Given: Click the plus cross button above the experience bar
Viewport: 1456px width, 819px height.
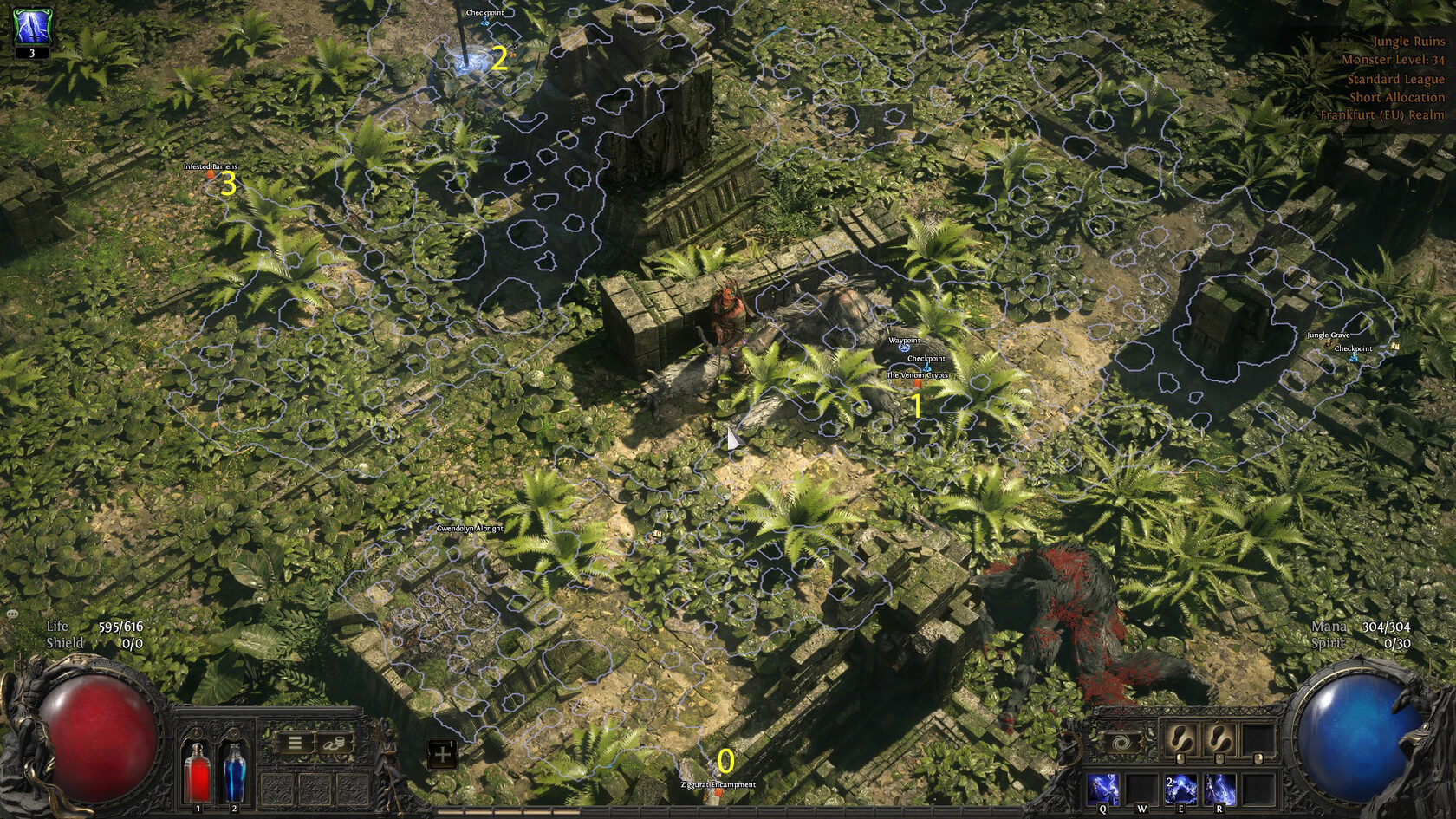Looking at the screenshot, I should (443, 754).
